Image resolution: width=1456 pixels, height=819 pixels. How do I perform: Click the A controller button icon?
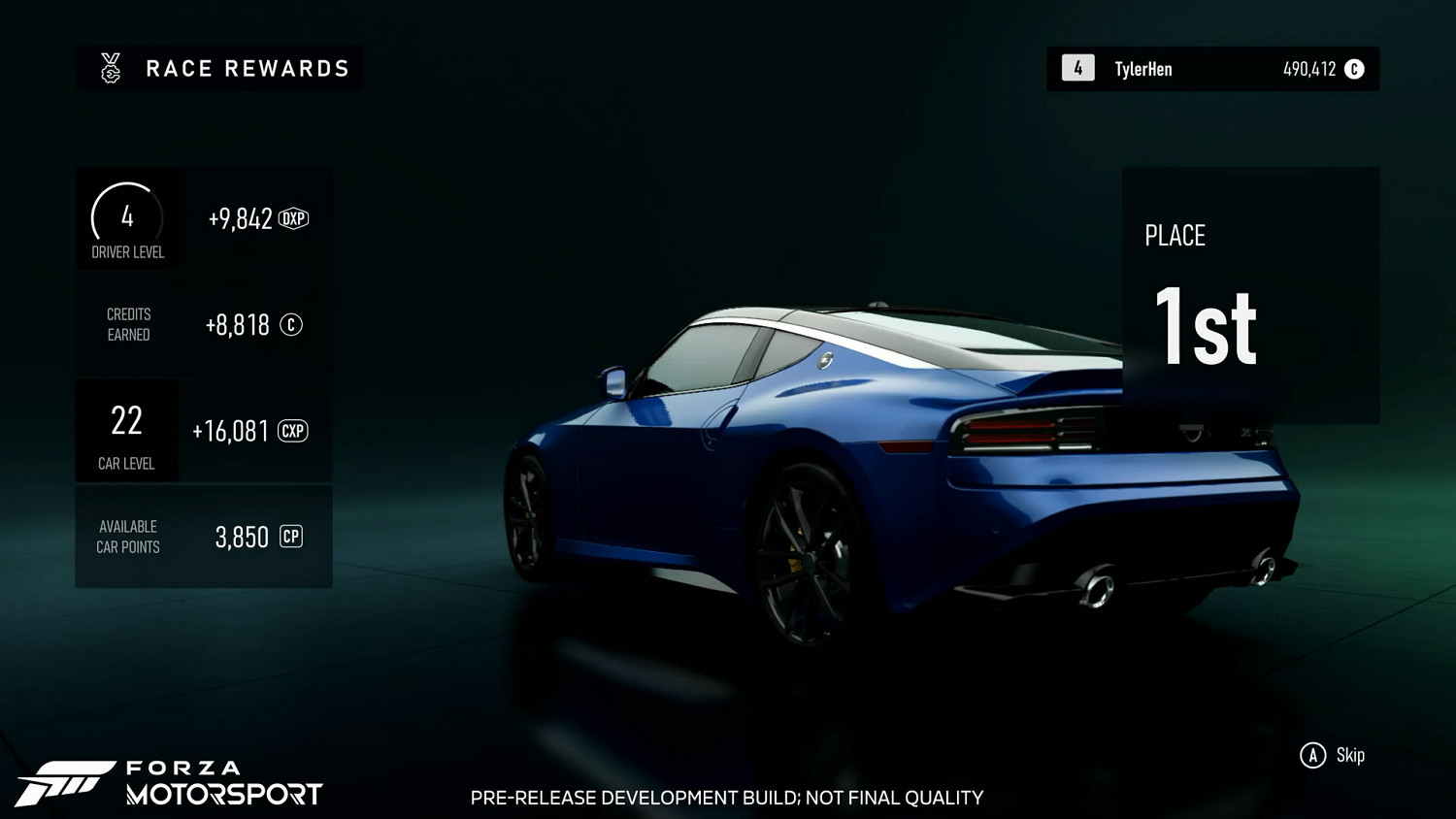(x=1313, y=755)
